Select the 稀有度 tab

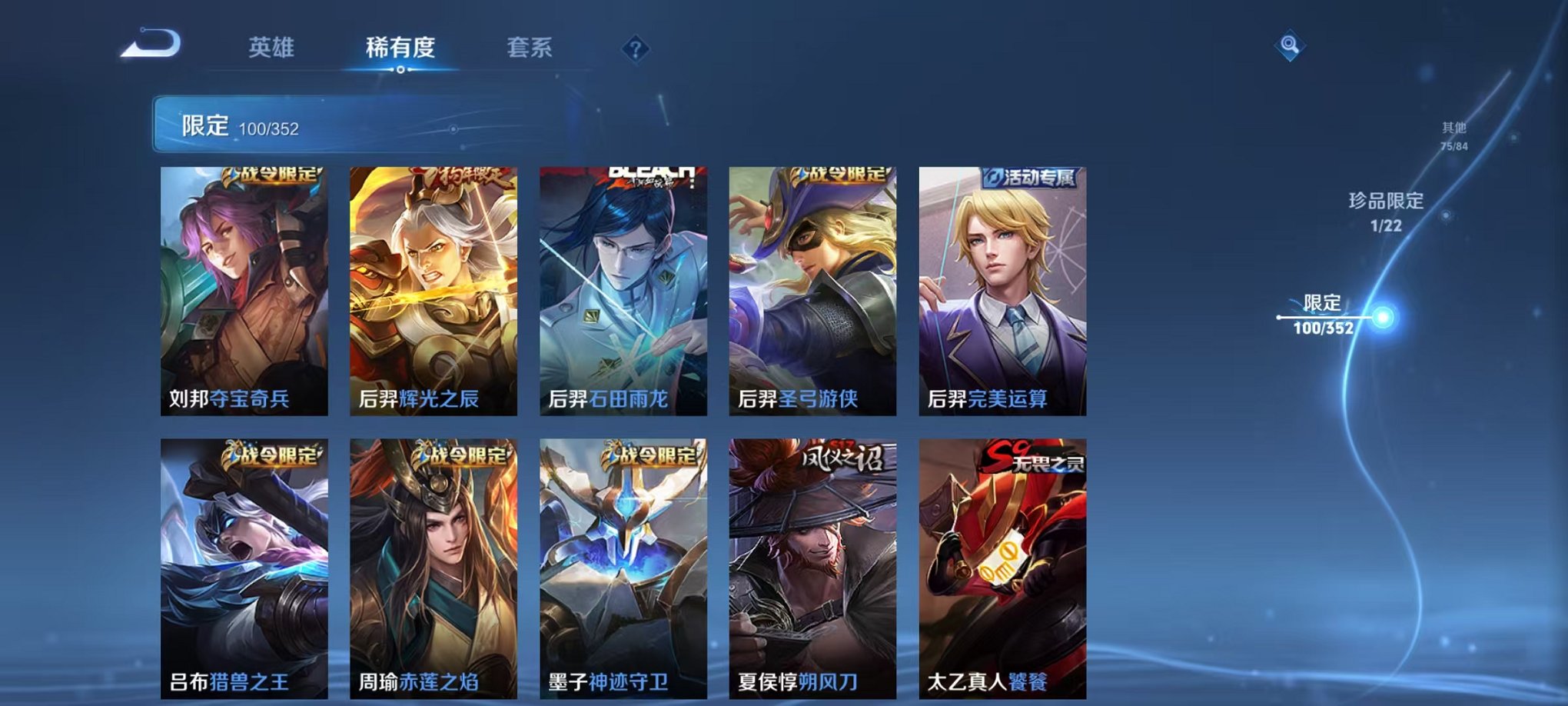point(399,48)
